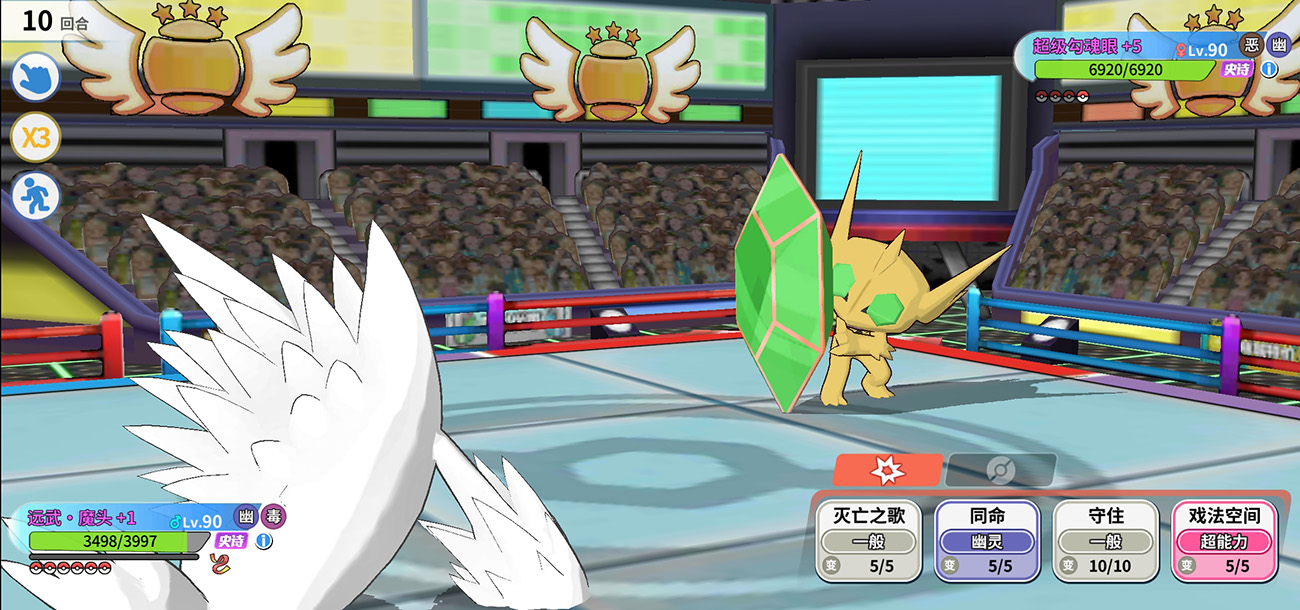Activate the 戏法空间 psychic move
The width and height of the screenshot is (1300, 610).
(1224, 540)
